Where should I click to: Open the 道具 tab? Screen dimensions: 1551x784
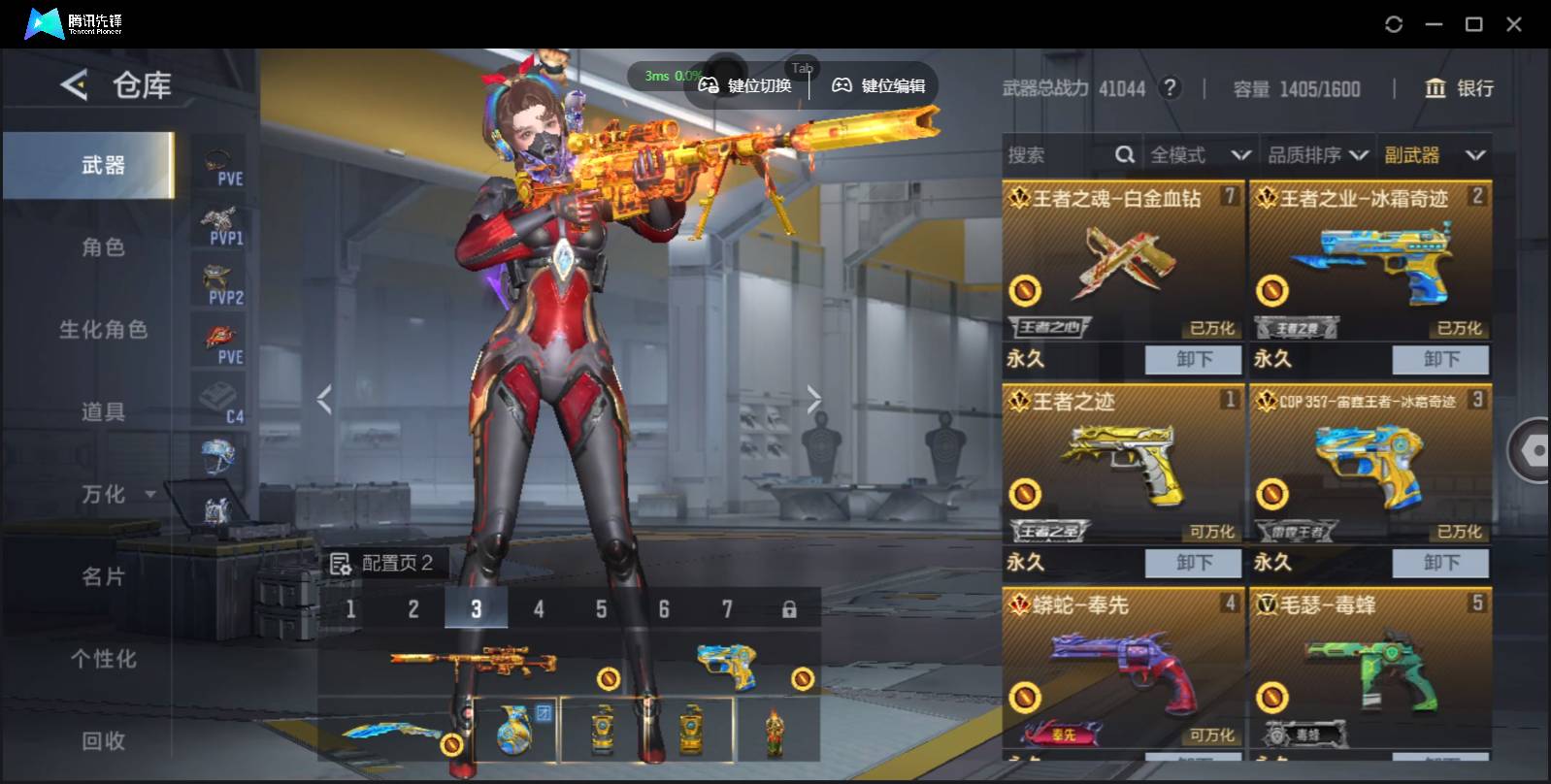[x=103, y=412]
